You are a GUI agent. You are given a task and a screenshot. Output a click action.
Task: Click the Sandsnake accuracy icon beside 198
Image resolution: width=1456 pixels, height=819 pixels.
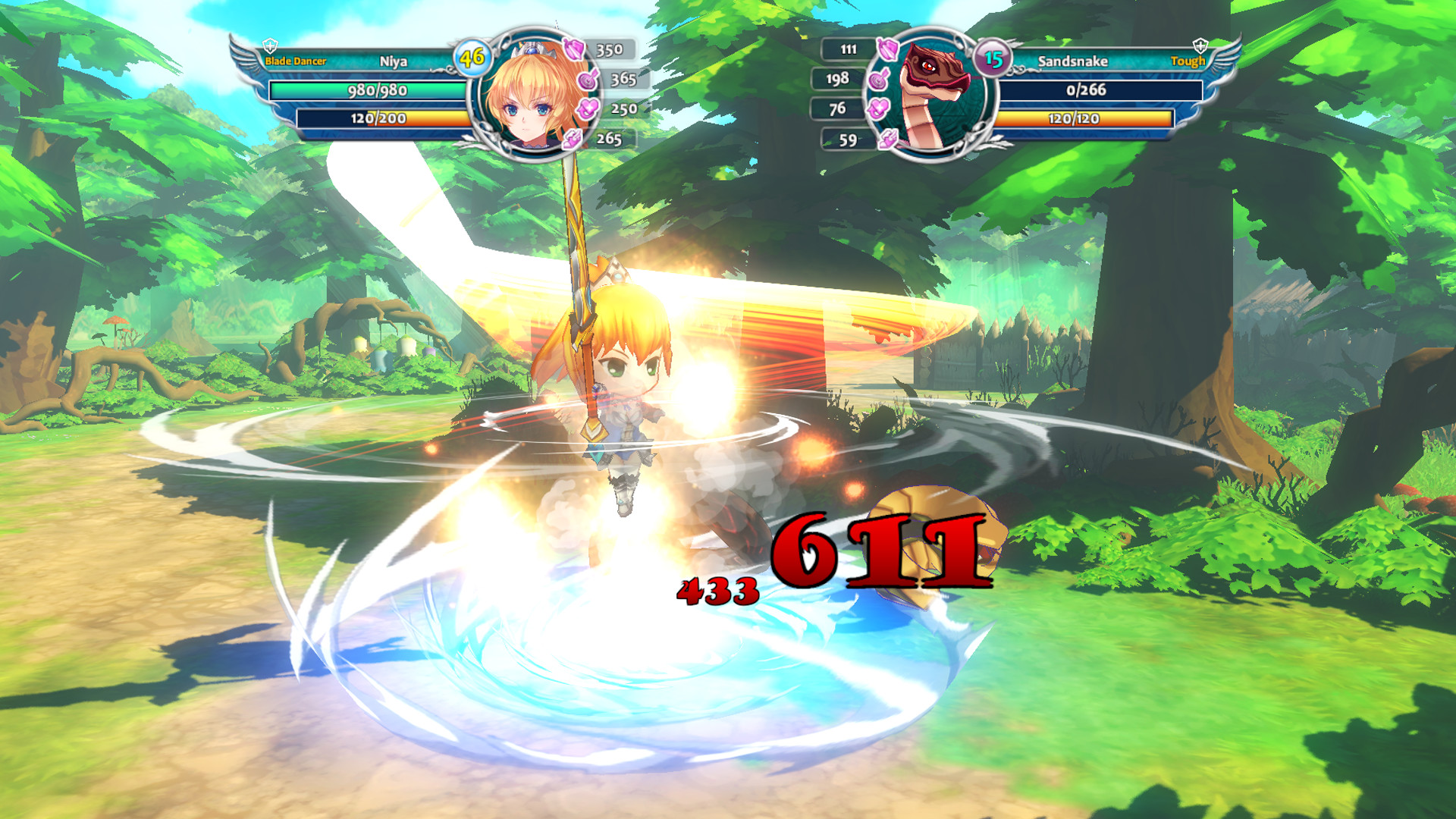click(878, 78)
